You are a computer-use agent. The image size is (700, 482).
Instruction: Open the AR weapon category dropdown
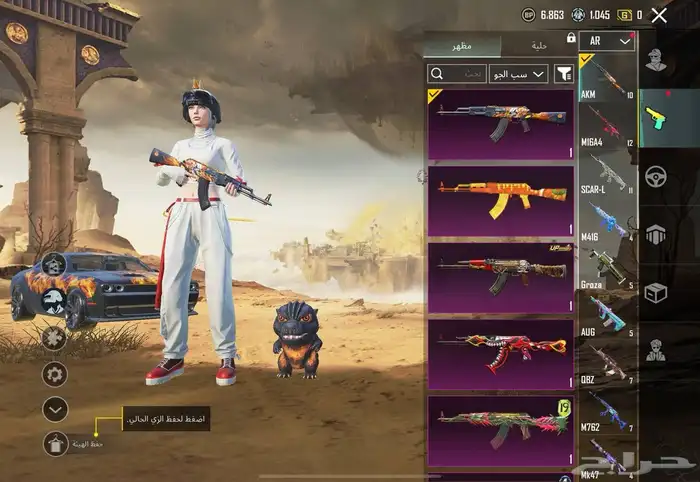607,41
